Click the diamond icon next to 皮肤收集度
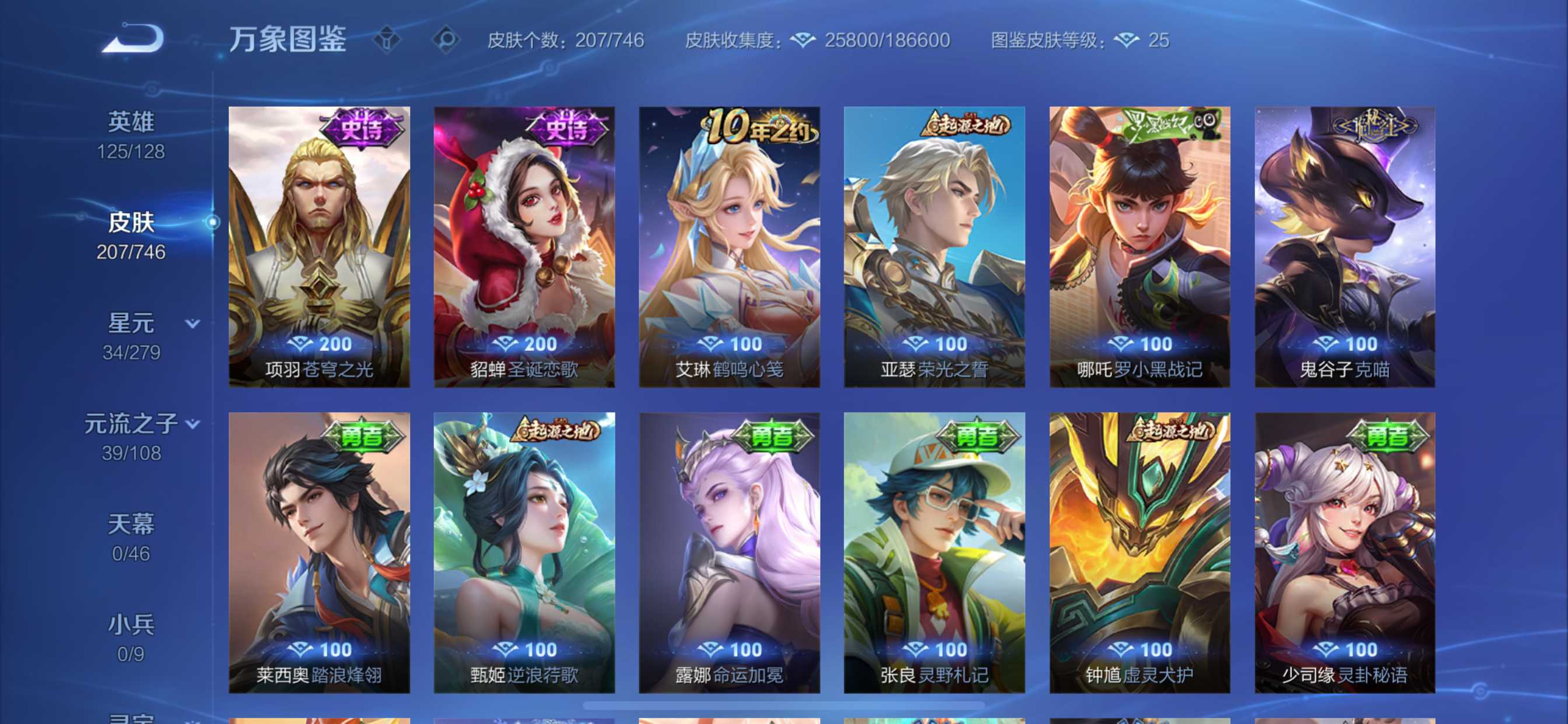This screenshot has height=724, width=1568. (803, 40)
